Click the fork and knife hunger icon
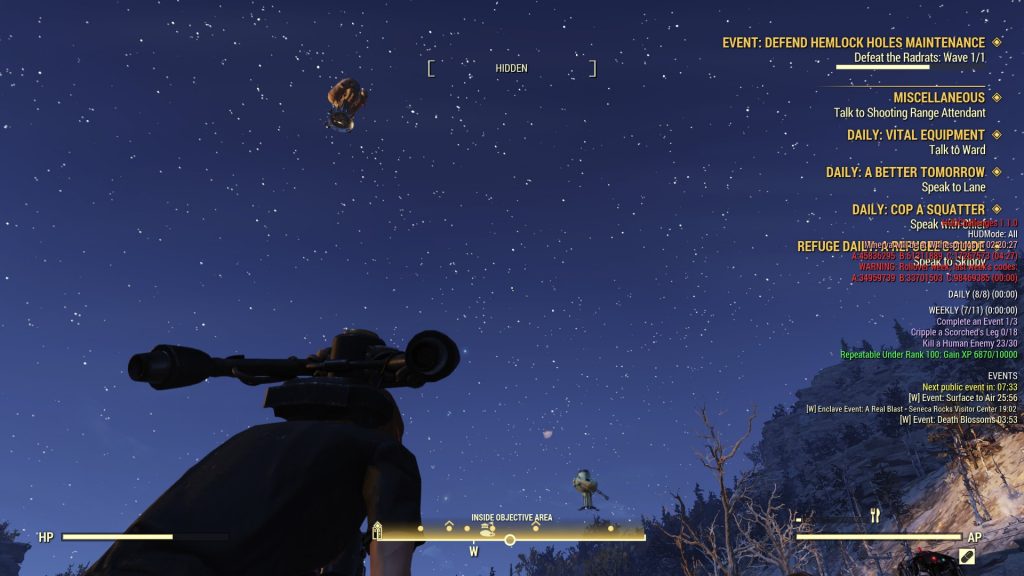Viewport: 1024px width, 576px height. tap(875, 516)
